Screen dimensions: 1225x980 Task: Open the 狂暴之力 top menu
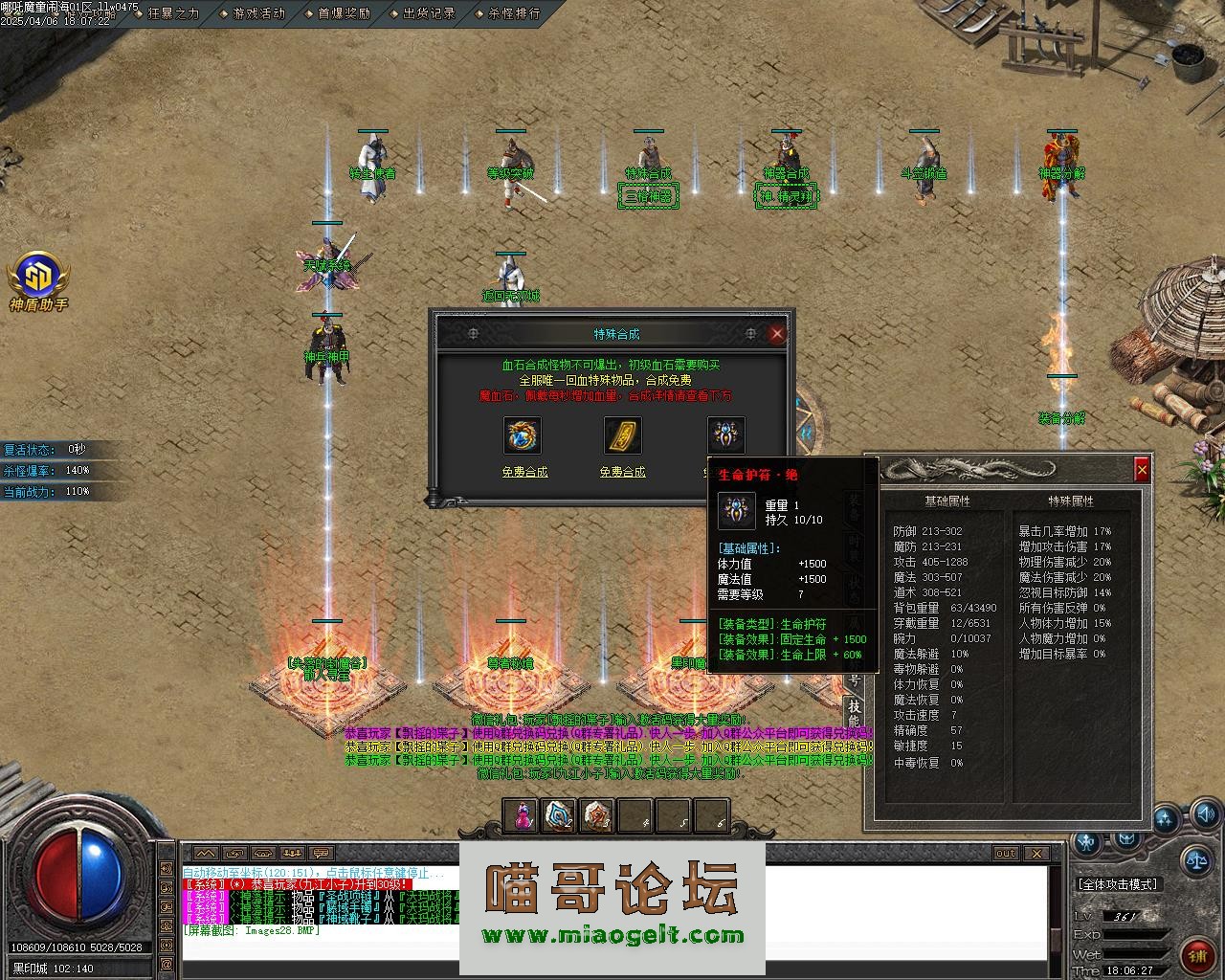pyautogui.click(x=173, y=13)
